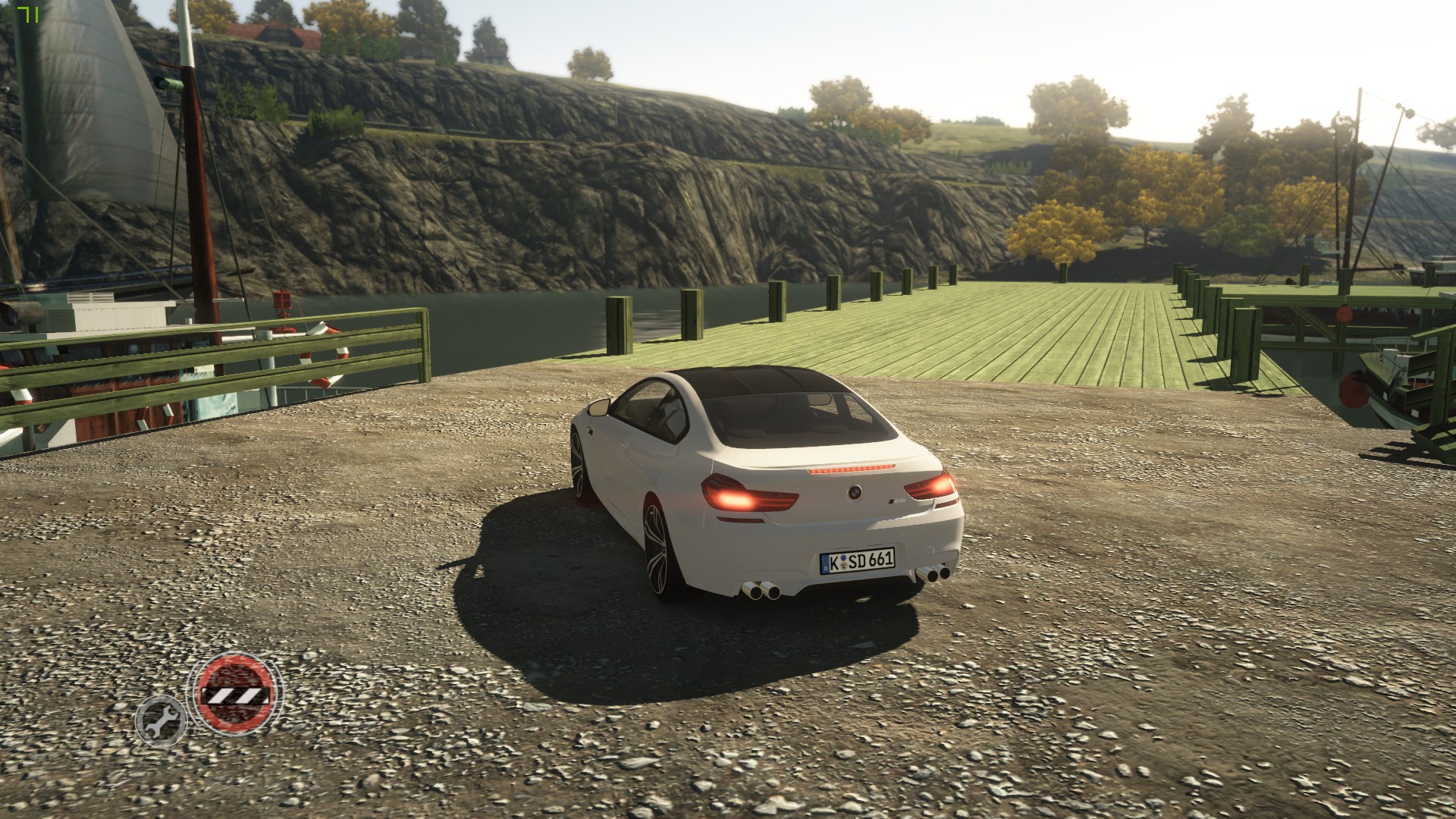Click the gray wrench repair icon
The width and height of the screenshot is (1456, 819).
coord(161,720)
